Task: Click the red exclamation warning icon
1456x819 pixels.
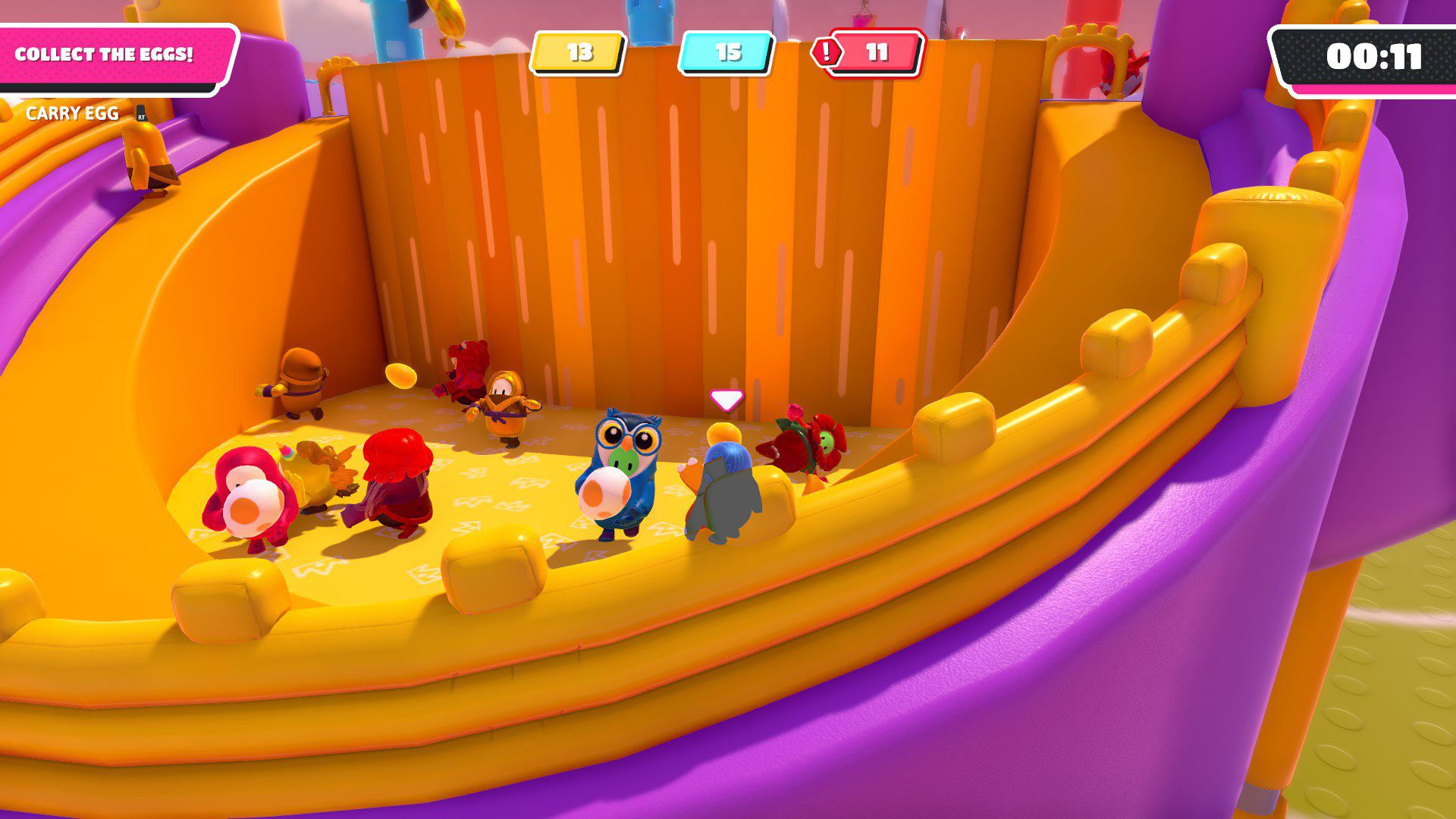Action: click(827, 53)
